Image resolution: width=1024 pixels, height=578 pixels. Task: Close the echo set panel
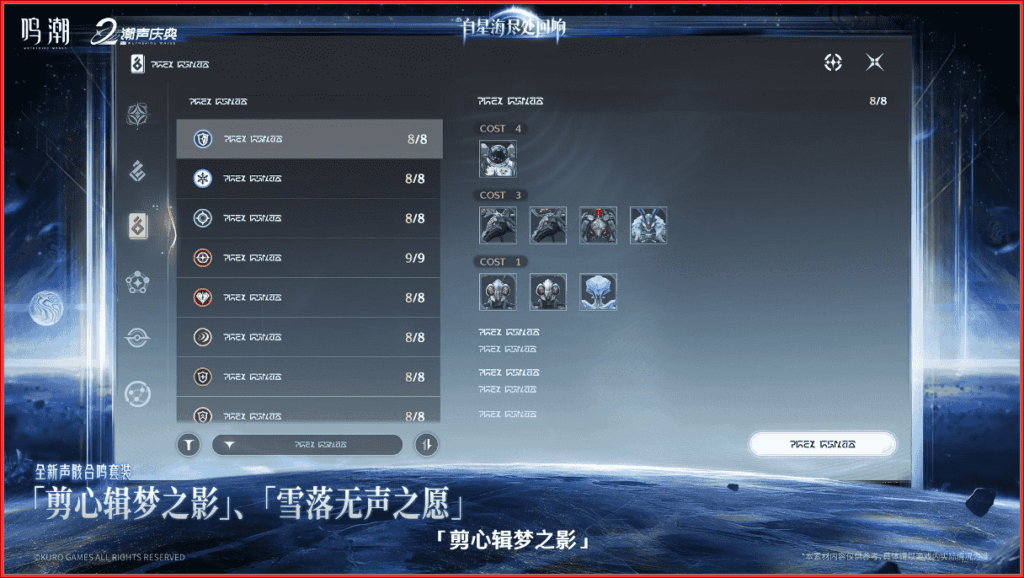click(874, 63)
